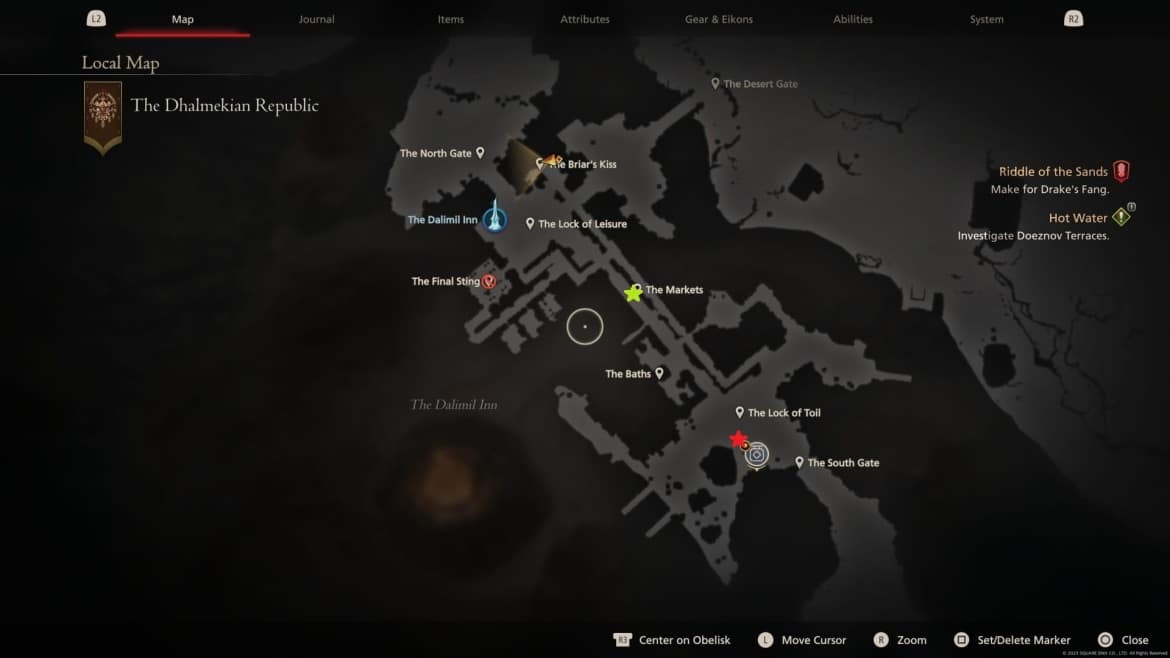Switch to the Journal tab

(316, 19)
